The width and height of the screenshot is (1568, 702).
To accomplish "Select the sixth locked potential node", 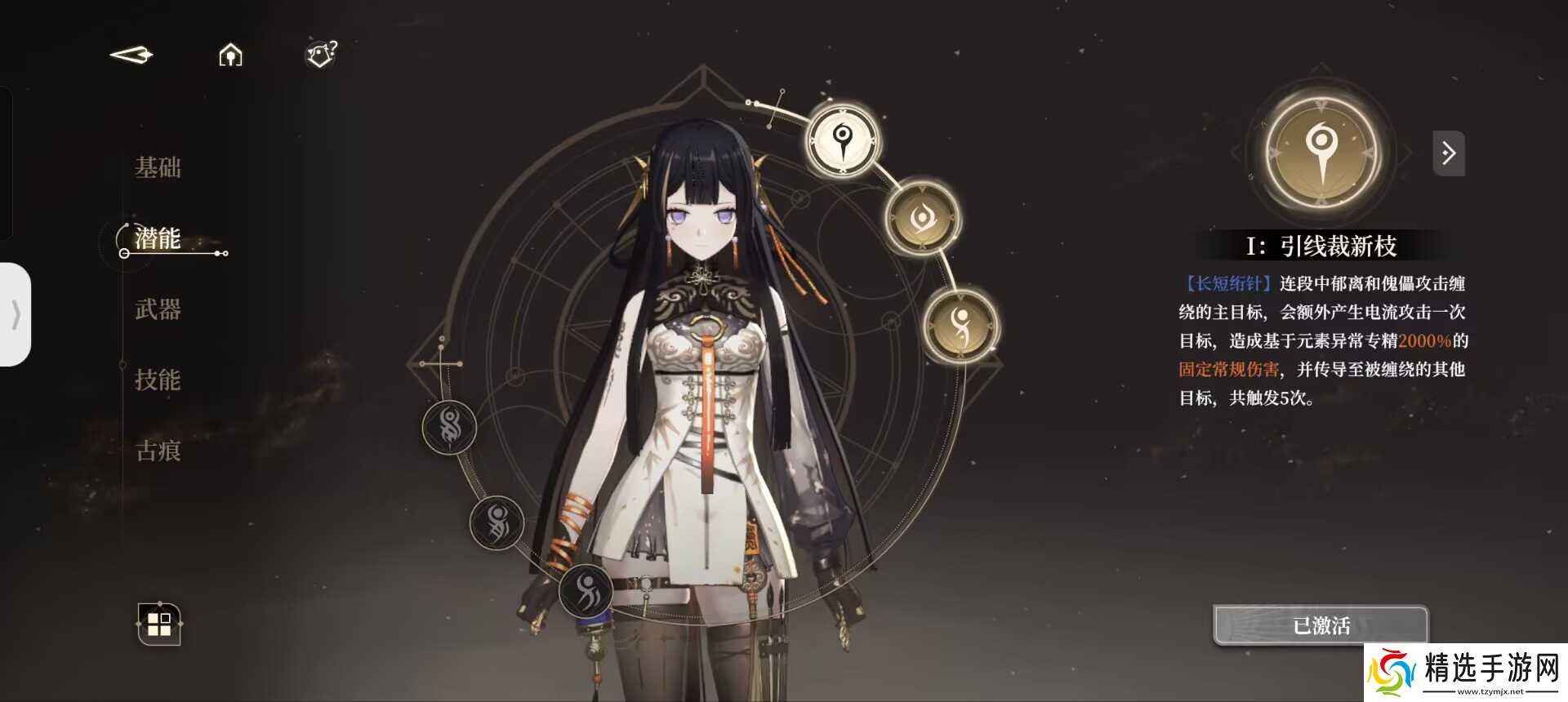I will click(x=586, y=589).
